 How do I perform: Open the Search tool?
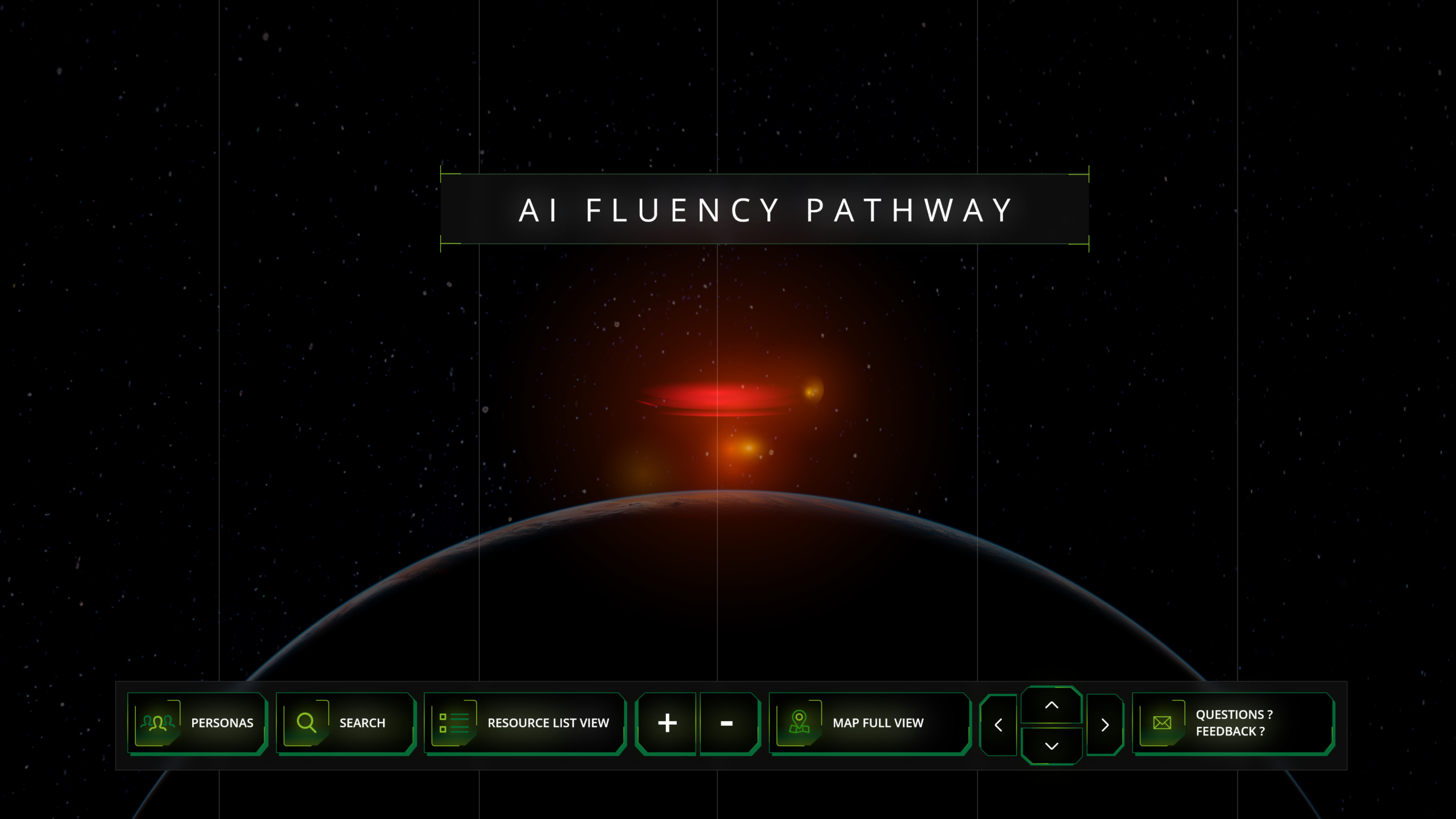[345, 723]
